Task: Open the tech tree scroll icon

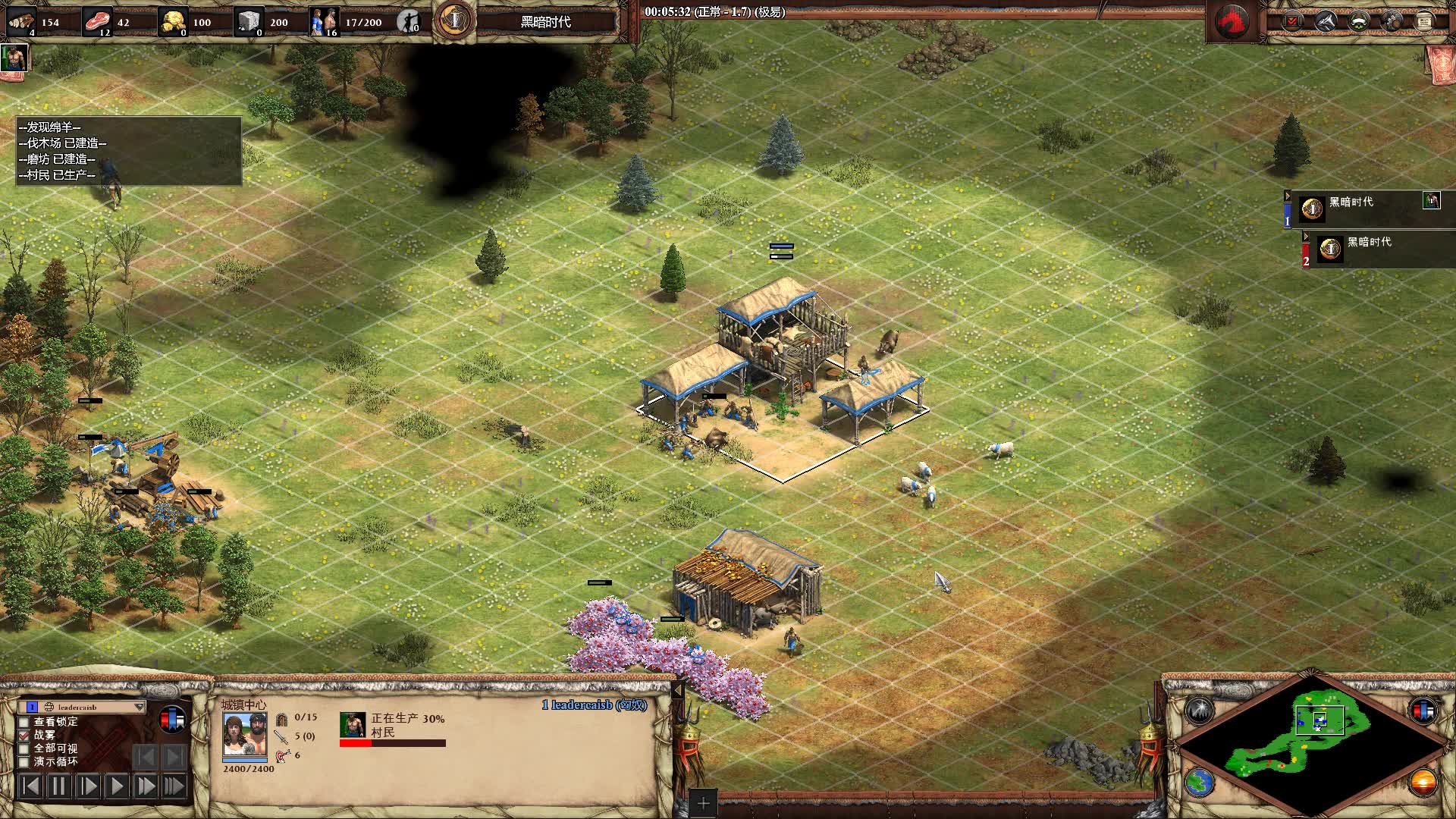Action: coord(1423,21)
